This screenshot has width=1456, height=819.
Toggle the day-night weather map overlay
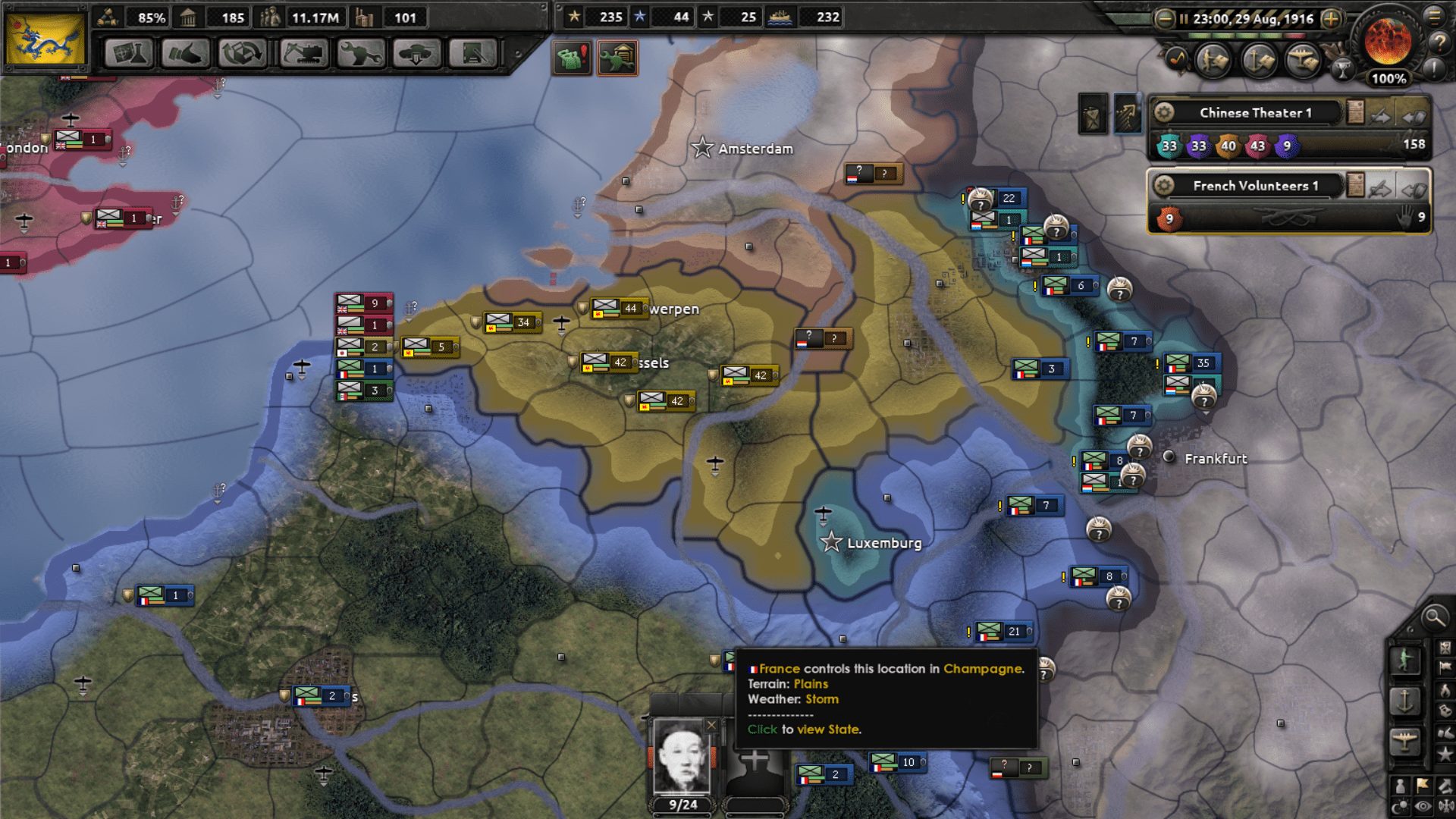(1399, 805)
